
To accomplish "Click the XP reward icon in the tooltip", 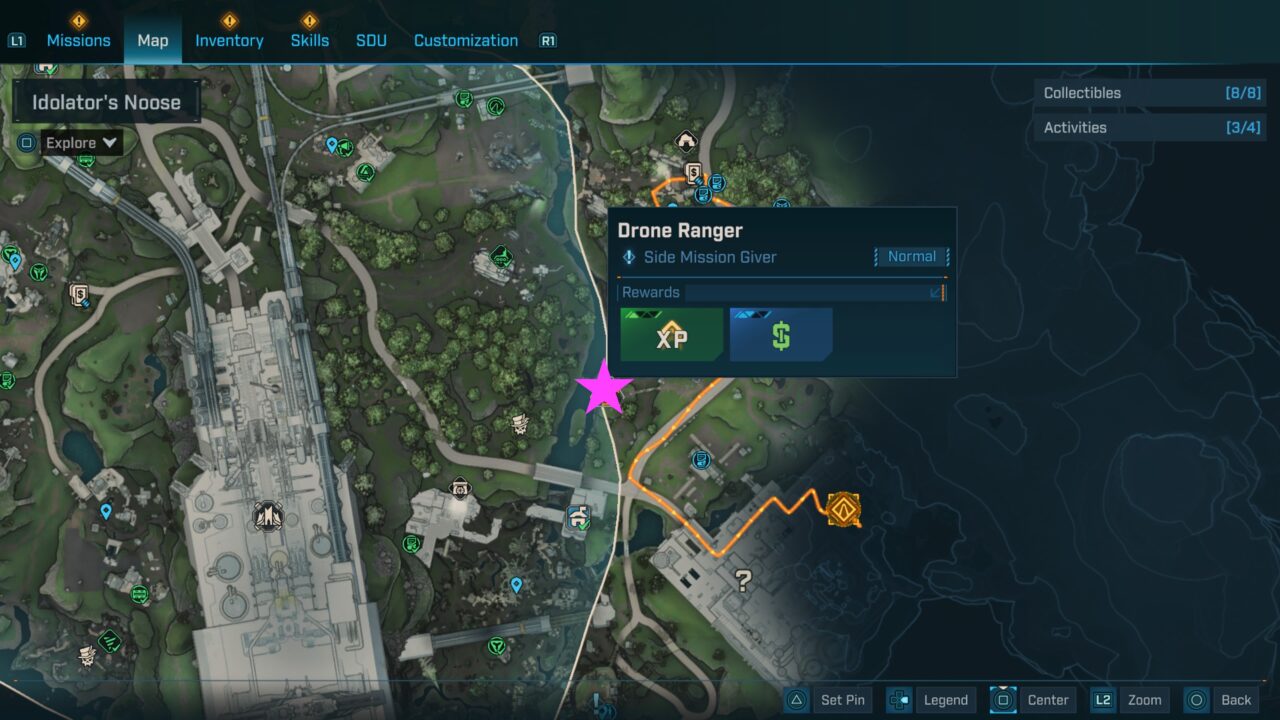I will pyautogui.click(x=671, y=335).
